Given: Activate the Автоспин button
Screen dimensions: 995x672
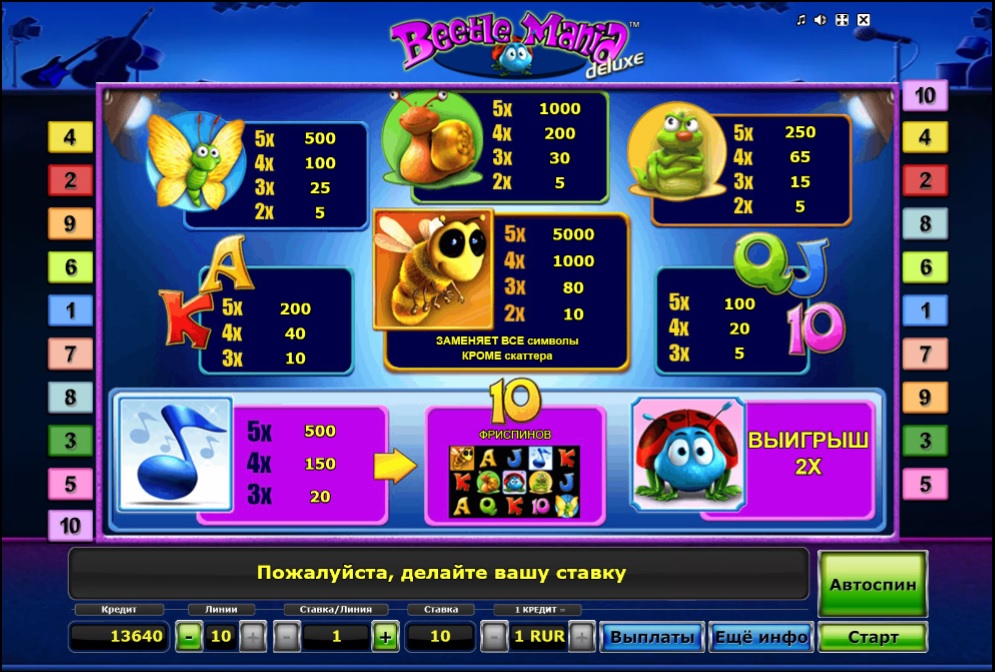Looking at the screenshot, I should 873,583.
